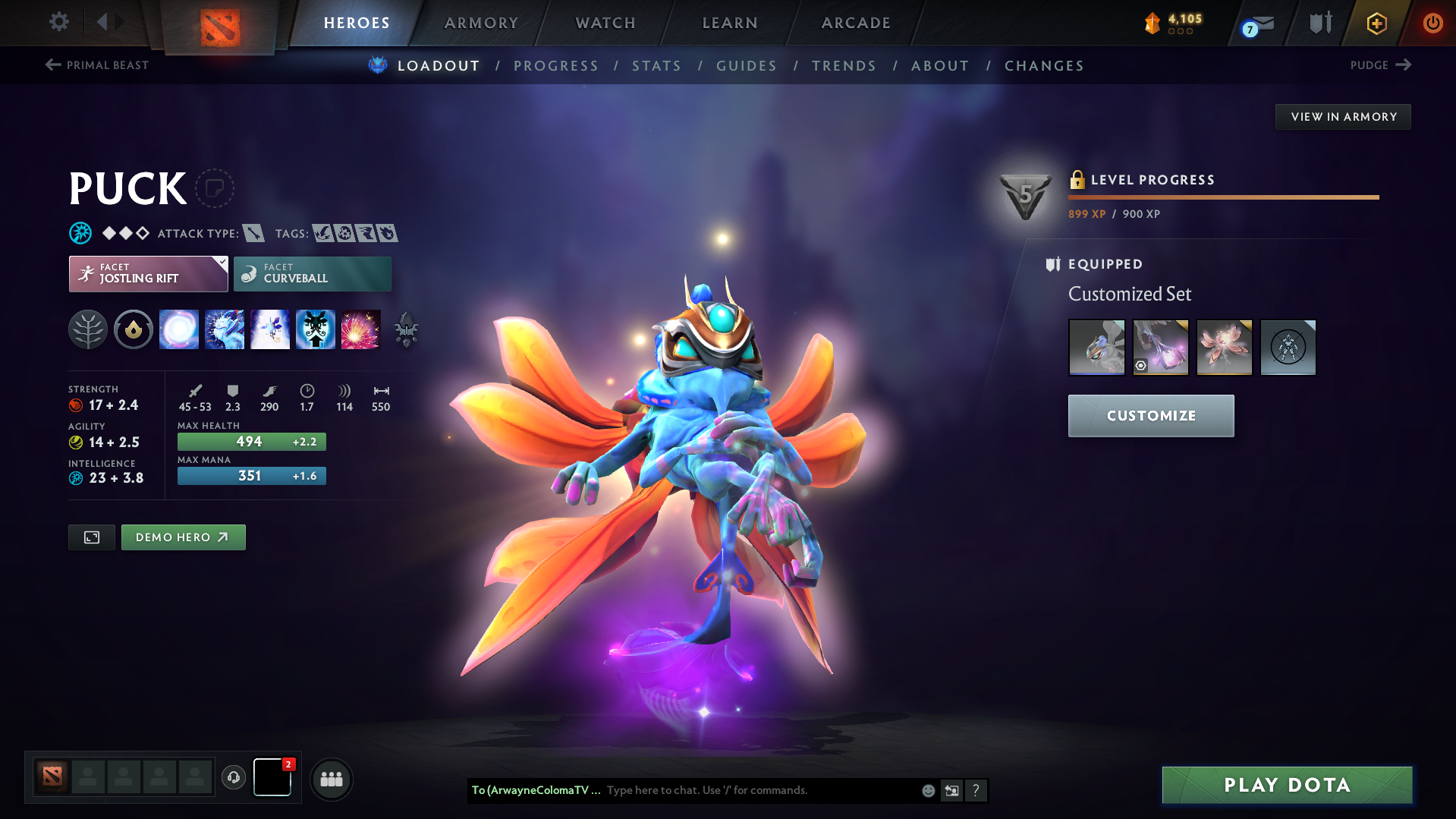
Task: Go back to Primal Beast hero page
Action: tap(96, 65)
